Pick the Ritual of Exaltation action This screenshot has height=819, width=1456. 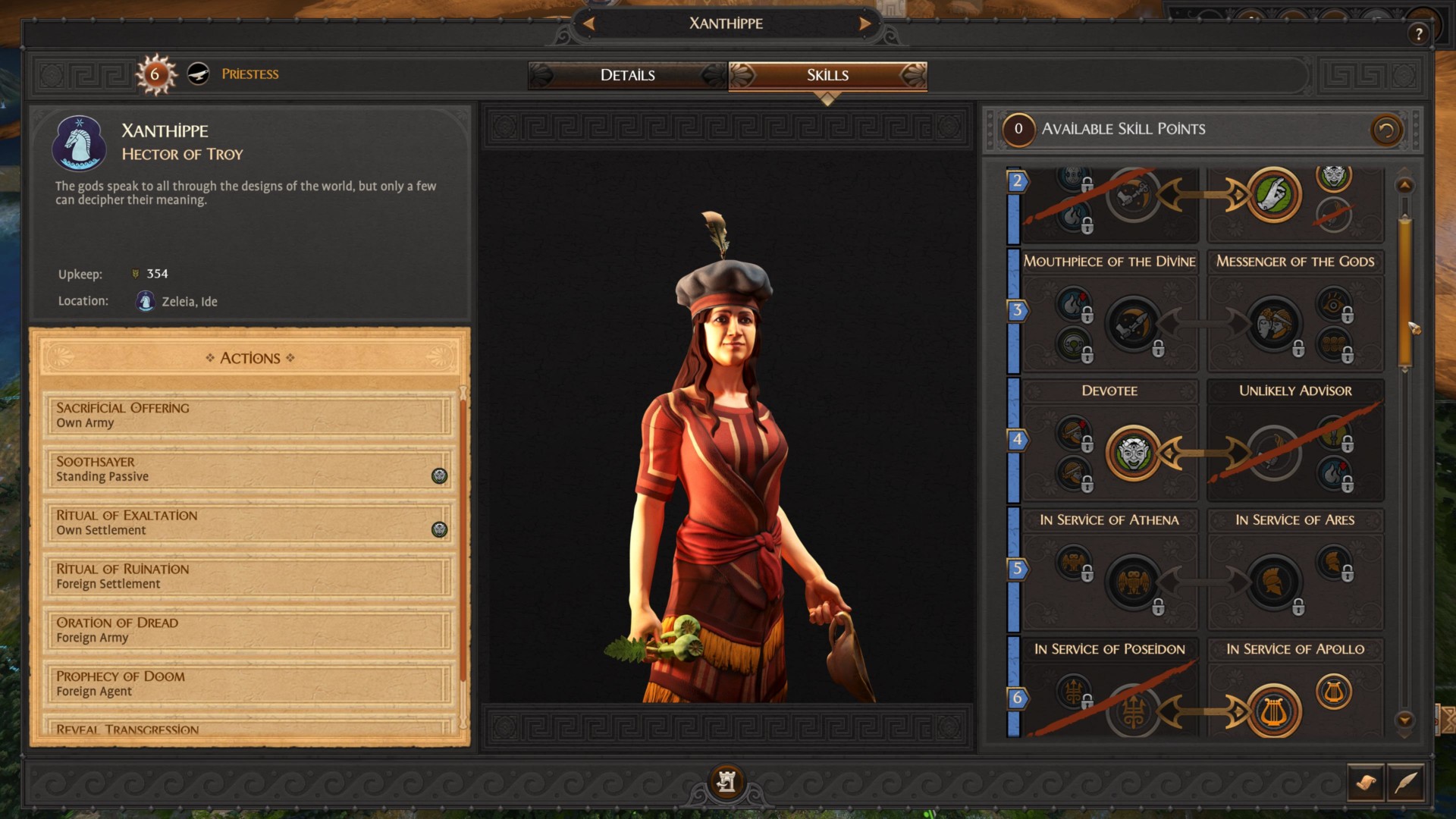[x=247, y=522]
